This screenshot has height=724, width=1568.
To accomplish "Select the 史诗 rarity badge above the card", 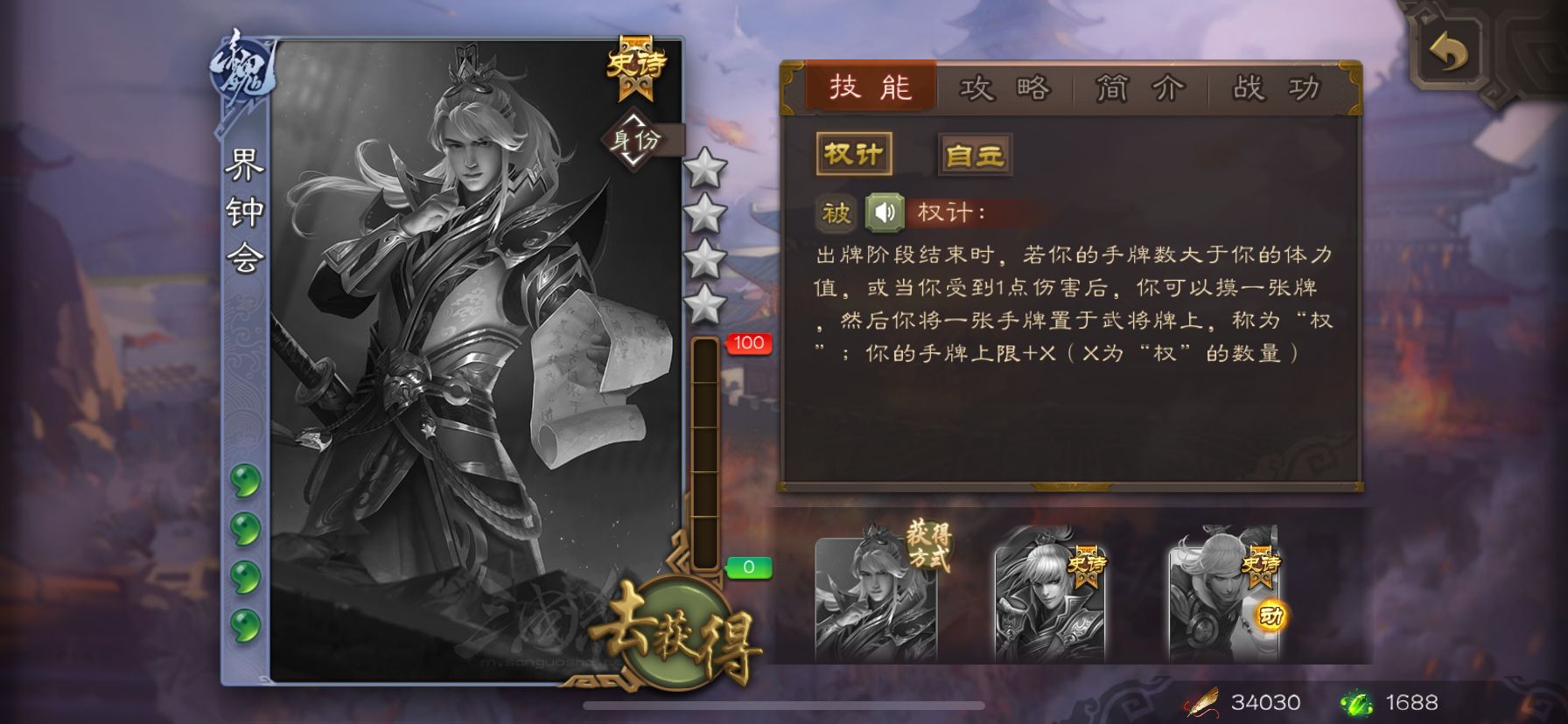I will 638,63.
